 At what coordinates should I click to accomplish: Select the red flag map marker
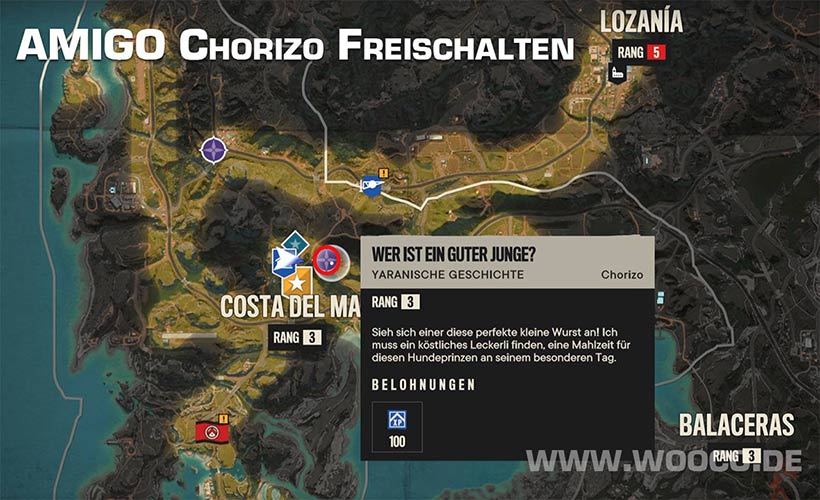211,432
